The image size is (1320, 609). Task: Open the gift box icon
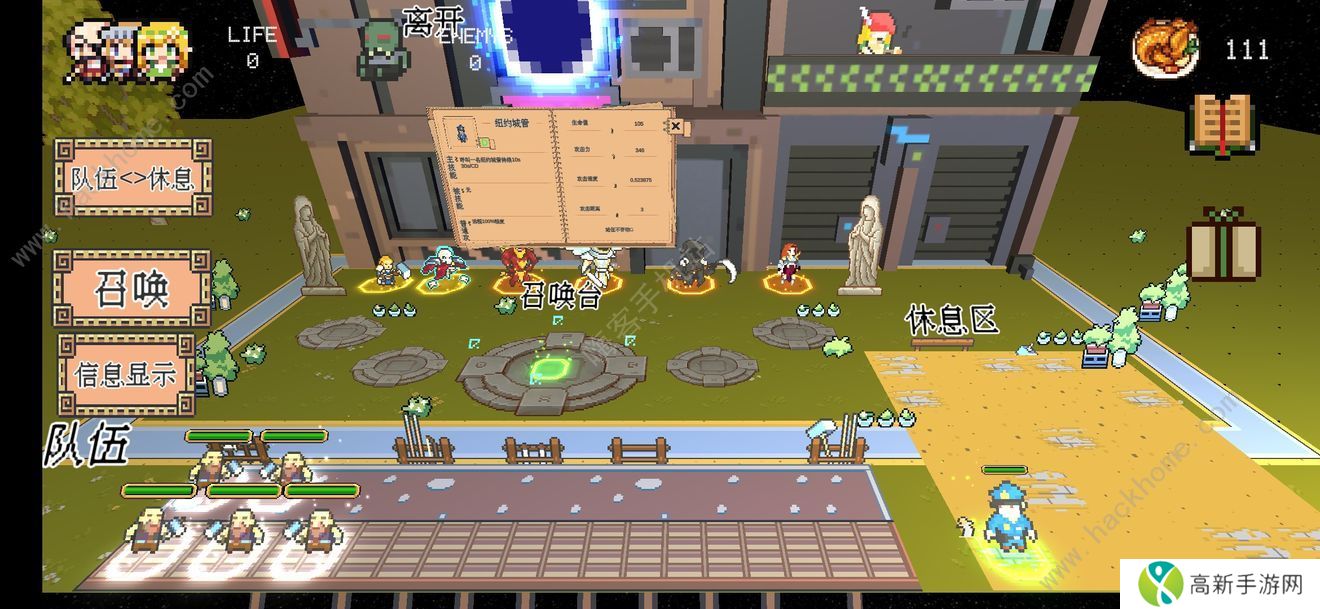coord(1223,244)
